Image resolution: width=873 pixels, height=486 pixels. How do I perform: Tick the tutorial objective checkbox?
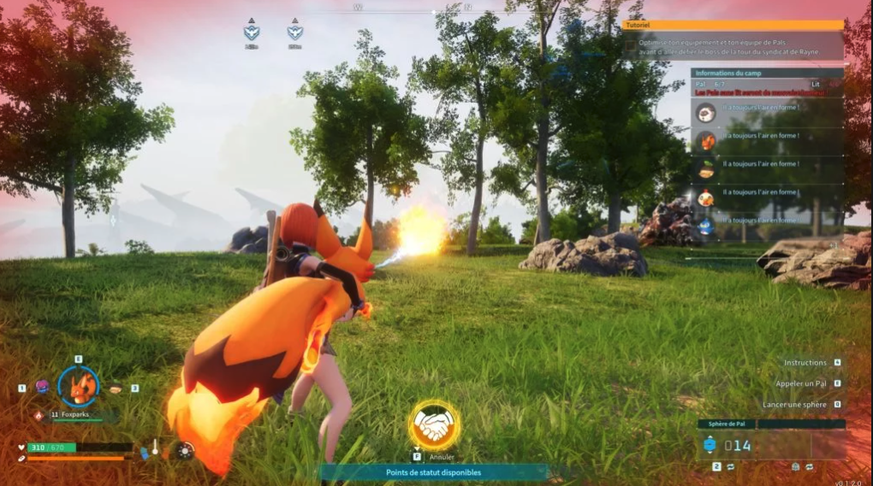[x=629, y=46]
